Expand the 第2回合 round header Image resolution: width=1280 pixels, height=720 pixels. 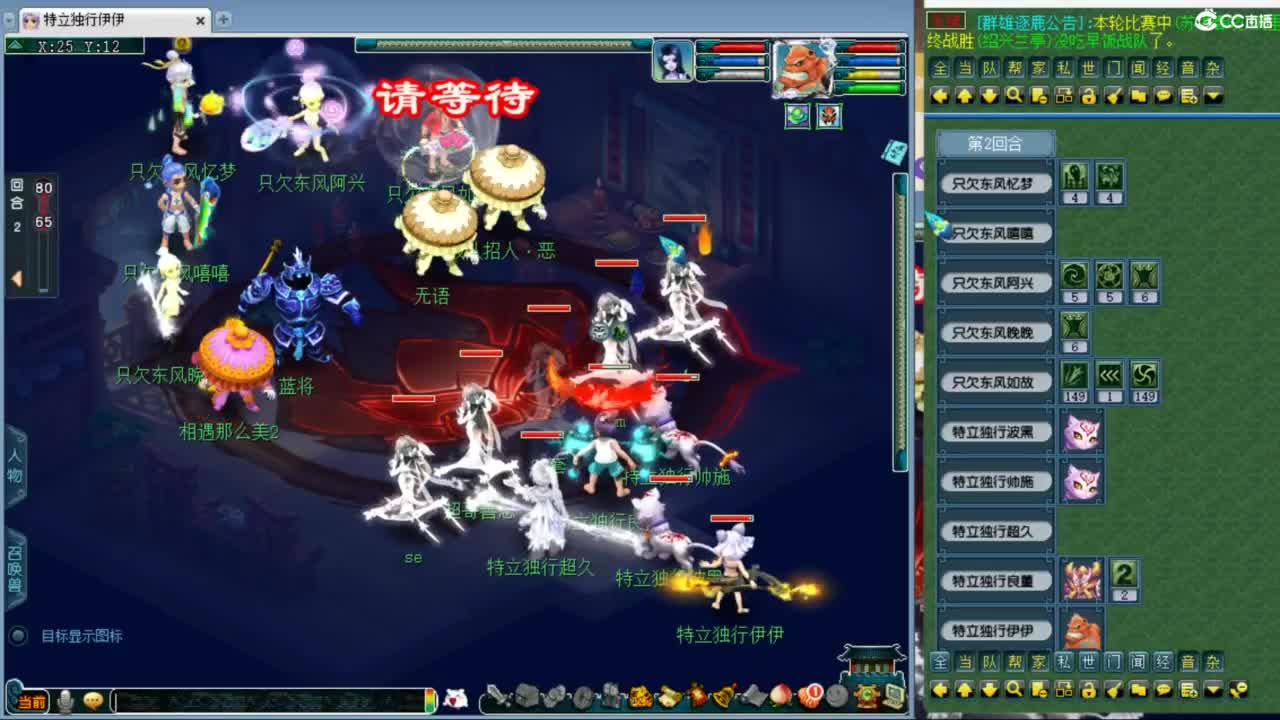[995, 143]
